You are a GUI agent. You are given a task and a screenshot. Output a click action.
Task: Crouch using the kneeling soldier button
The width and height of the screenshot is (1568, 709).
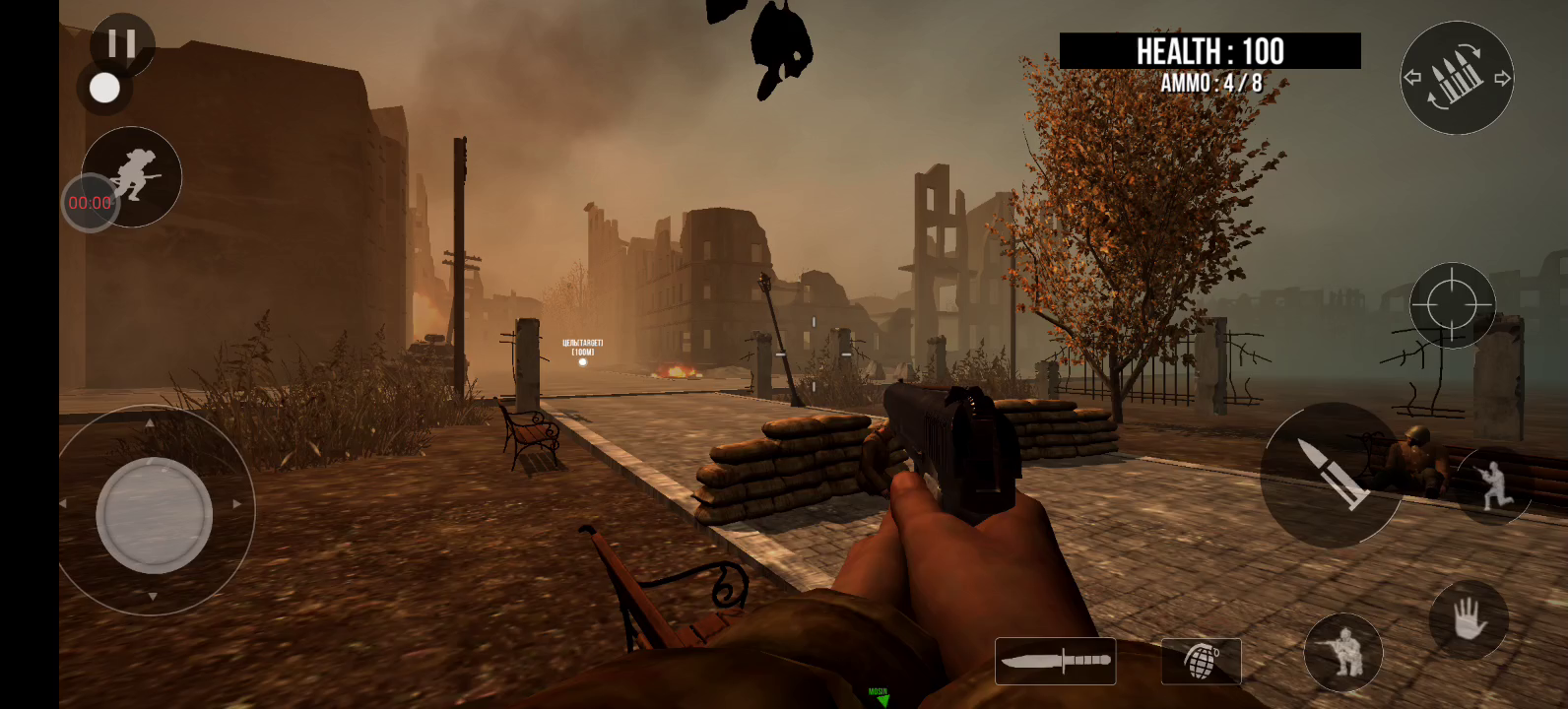(x=1342, y=652)
